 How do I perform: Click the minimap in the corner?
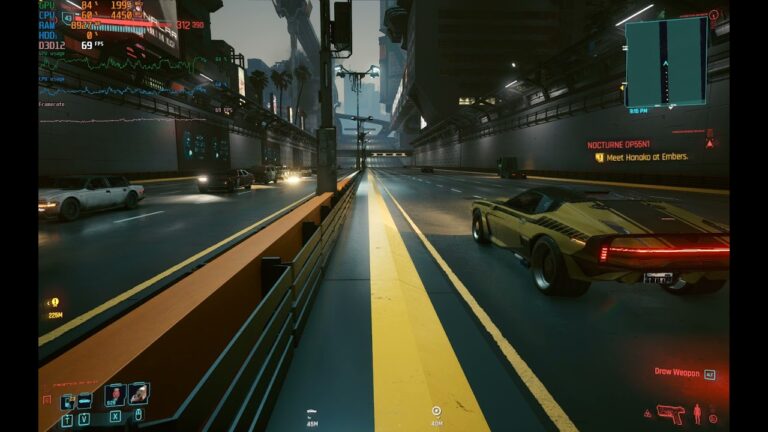point(665,61)
